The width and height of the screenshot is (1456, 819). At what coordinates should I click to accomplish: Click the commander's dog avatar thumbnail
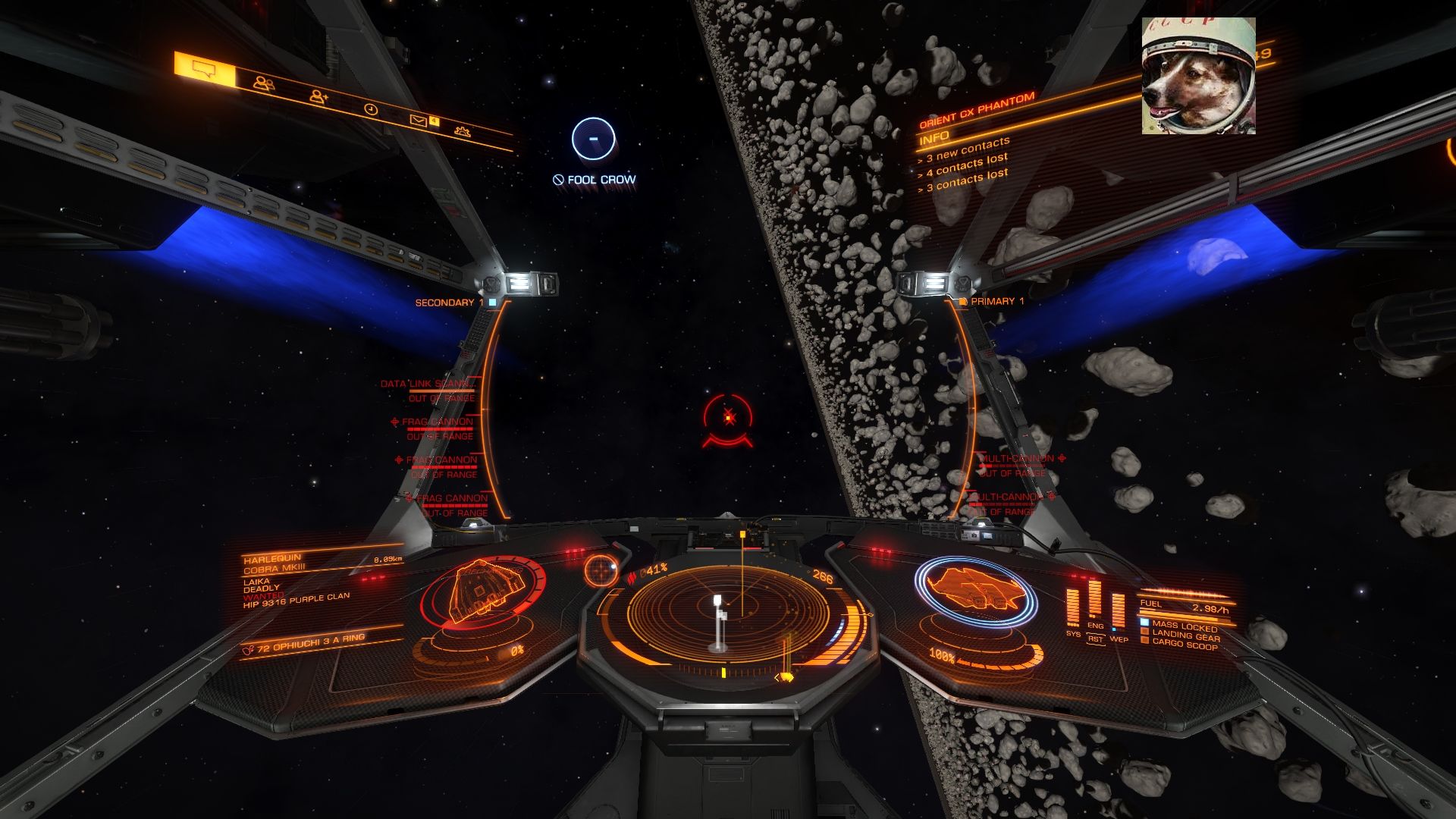(x=1198, y=76)
